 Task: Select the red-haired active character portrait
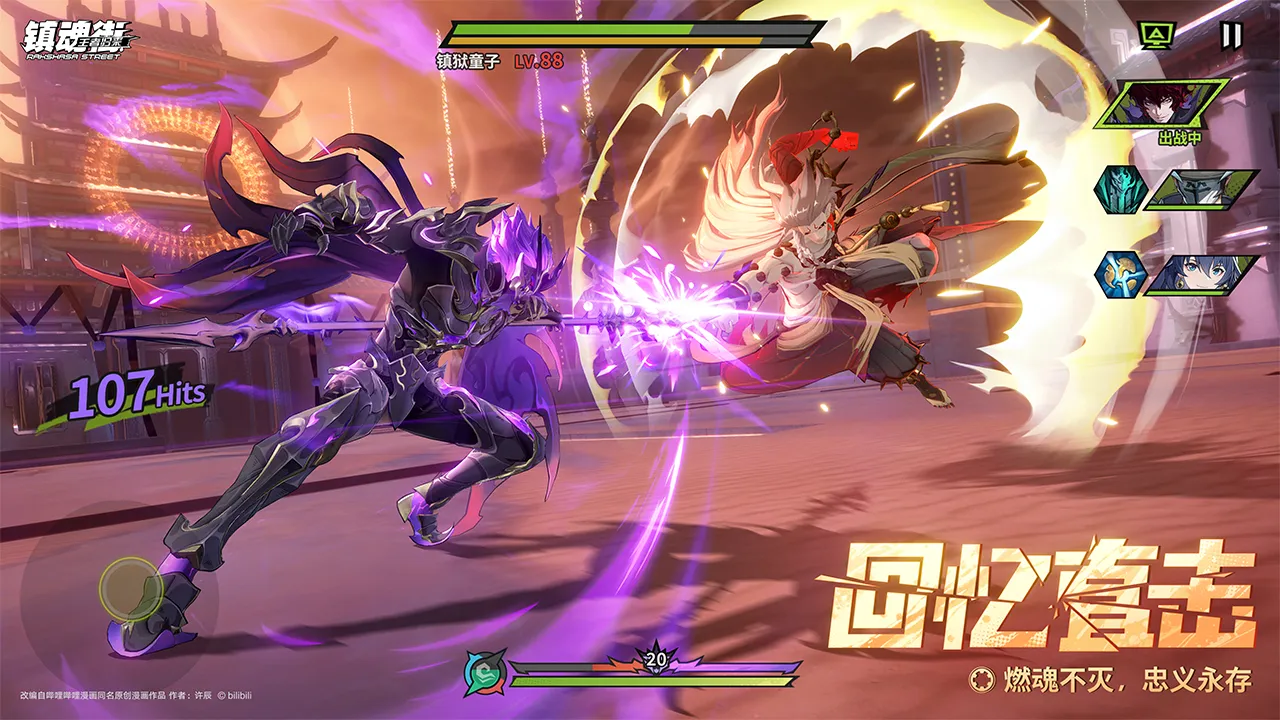(1161, 104)
